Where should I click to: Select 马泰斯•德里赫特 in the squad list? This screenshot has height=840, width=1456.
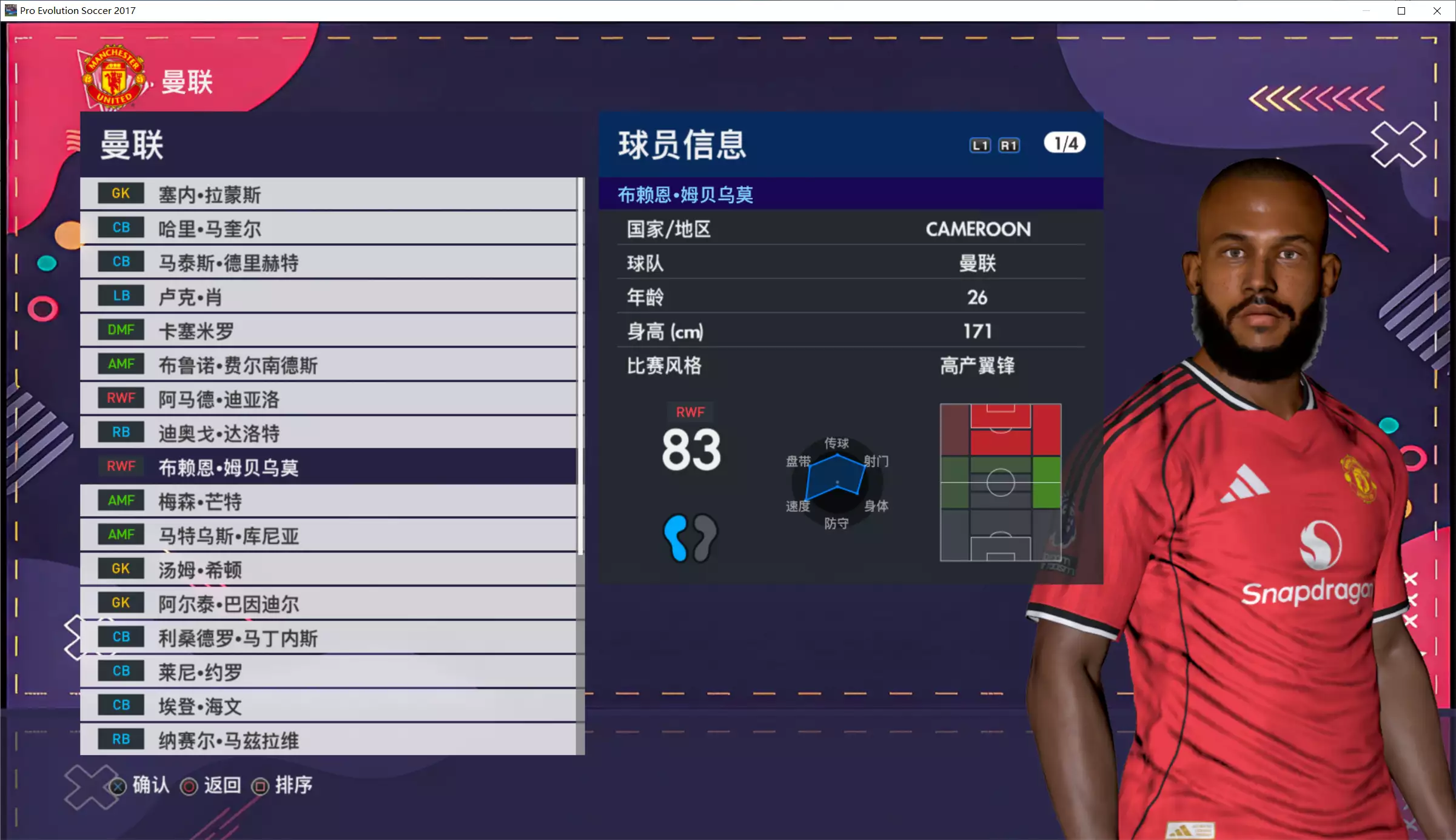pos(327,263)
